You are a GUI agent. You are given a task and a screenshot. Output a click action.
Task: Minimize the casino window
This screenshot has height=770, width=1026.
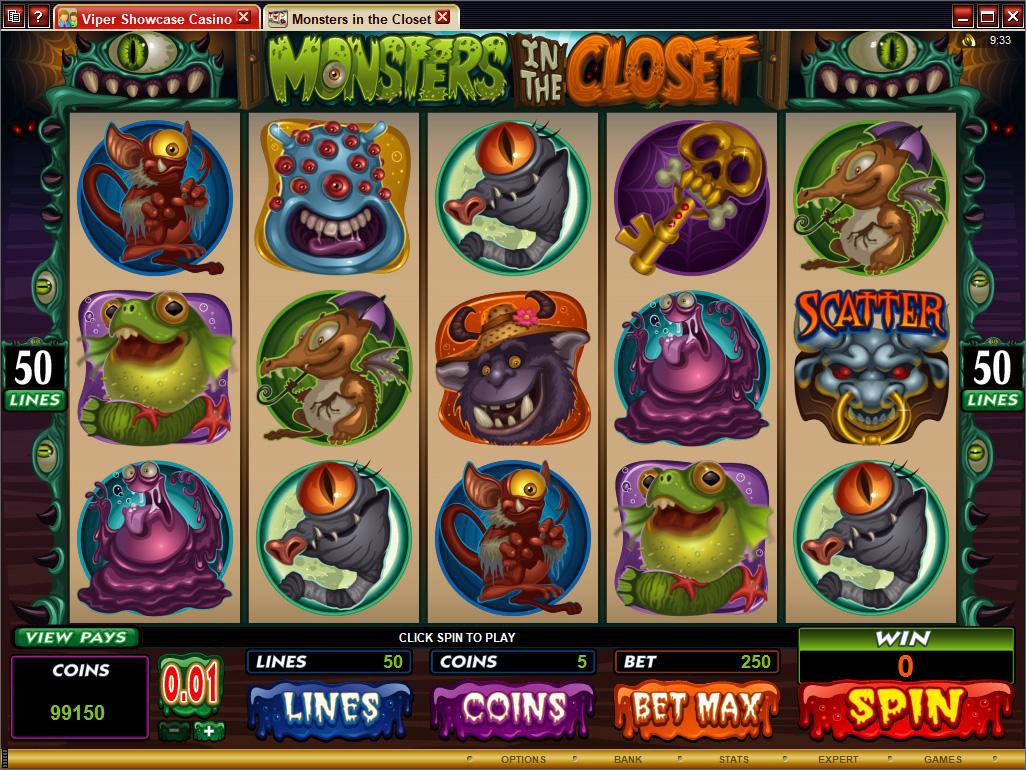[962, 16]
